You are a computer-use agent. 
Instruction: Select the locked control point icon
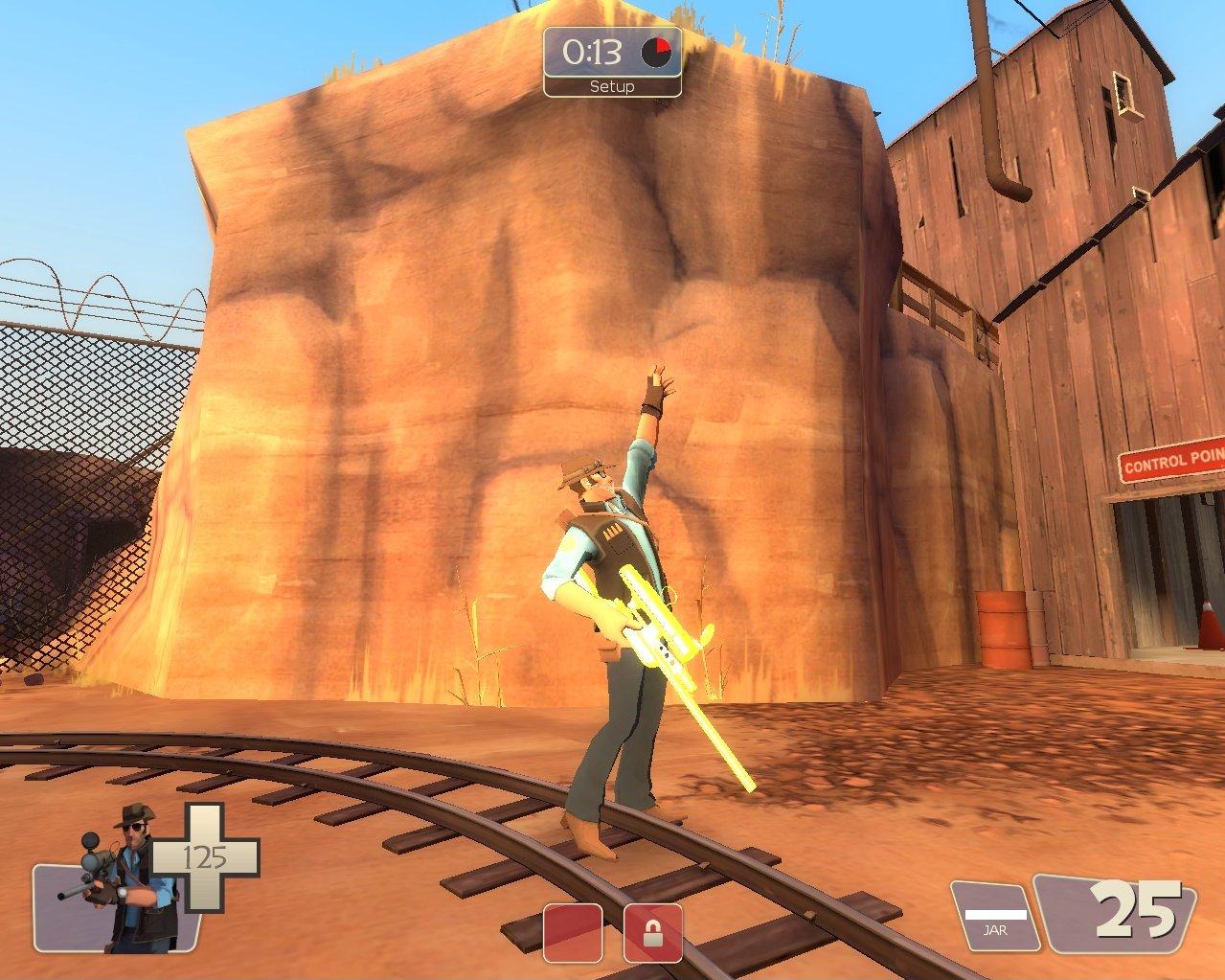pyautogui.click(x=652, y=932)
